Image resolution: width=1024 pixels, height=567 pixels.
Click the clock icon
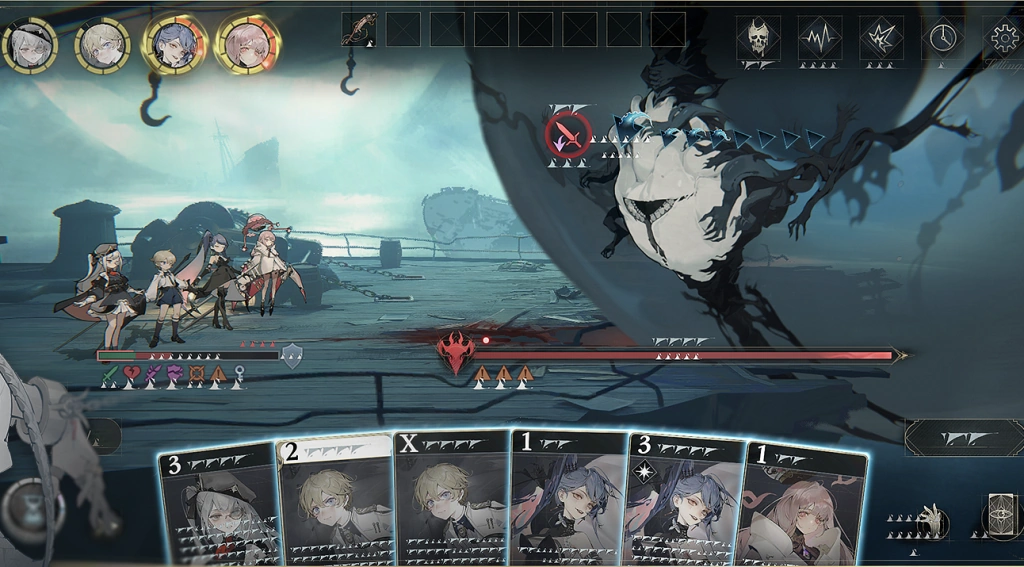942,38
